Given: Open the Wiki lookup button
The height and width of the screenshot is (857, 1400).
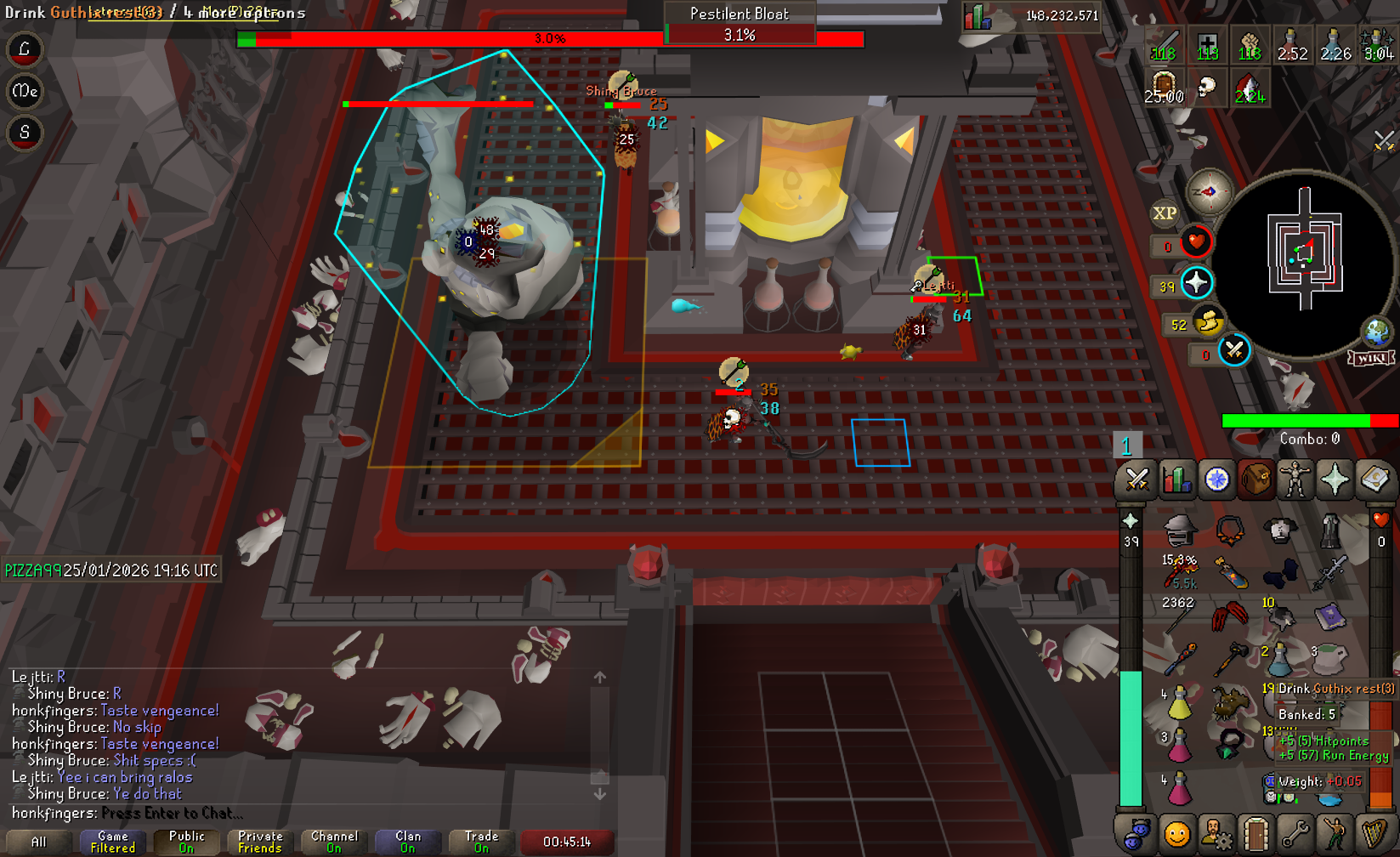Looking at the screenshot, I should click(1370, 358).
